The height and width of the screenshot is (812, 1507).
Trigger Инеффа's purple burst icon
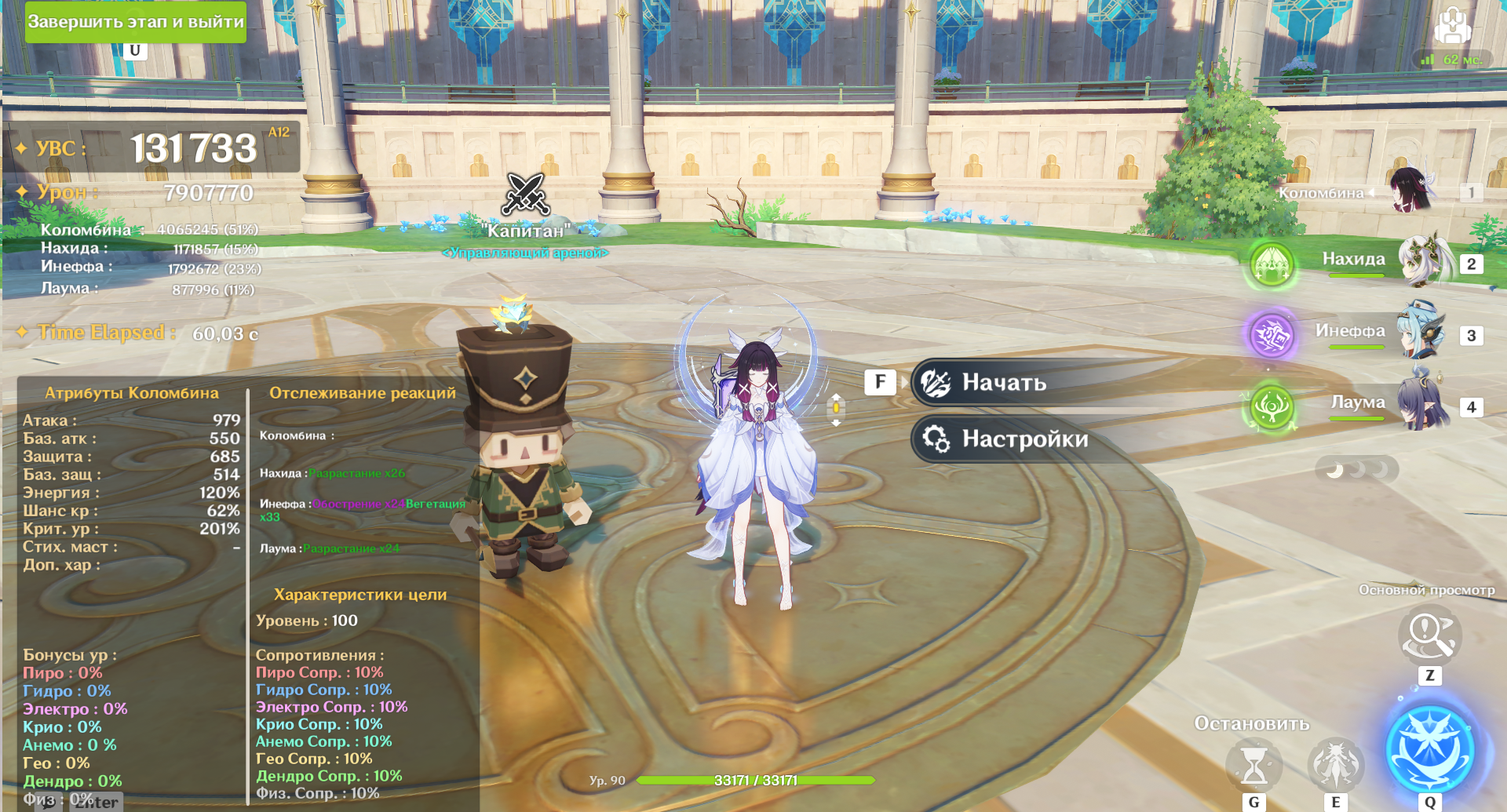click(1272, 335)
